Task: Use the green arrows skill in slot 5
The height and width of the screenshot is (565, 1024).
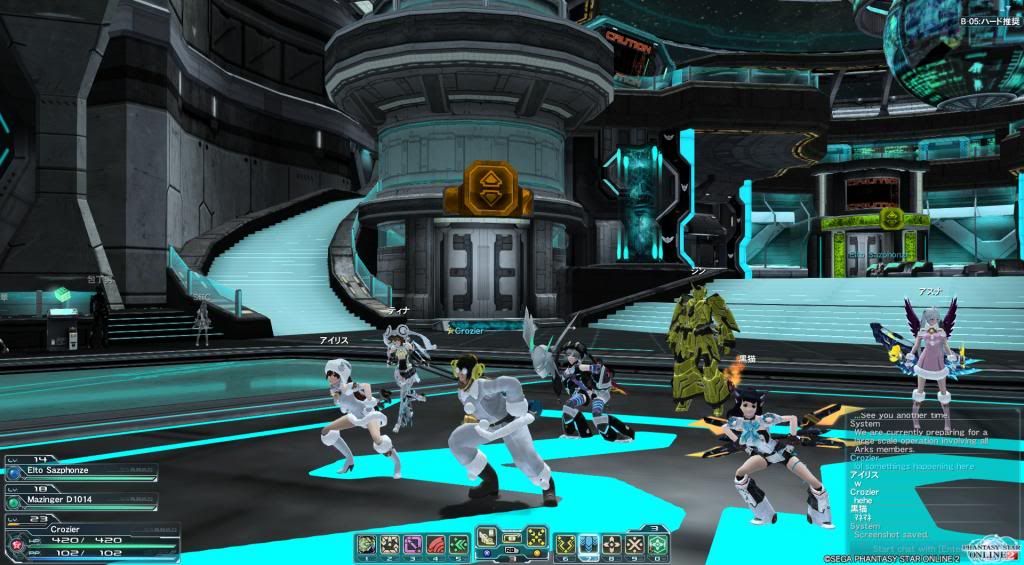Action: [x=457, y=545]
